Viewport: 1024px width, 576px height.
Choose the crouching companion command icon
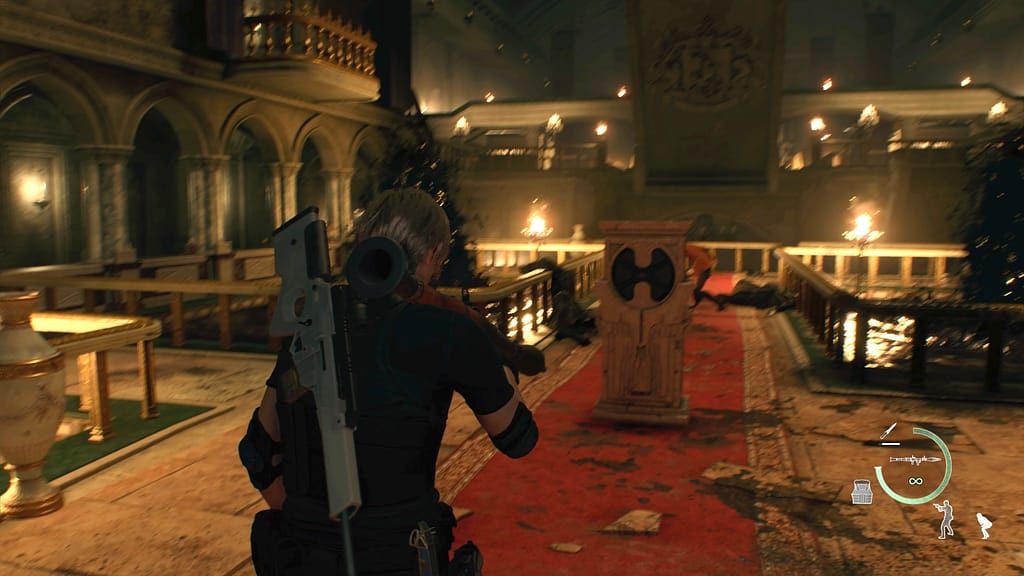[x=983, y=524]
